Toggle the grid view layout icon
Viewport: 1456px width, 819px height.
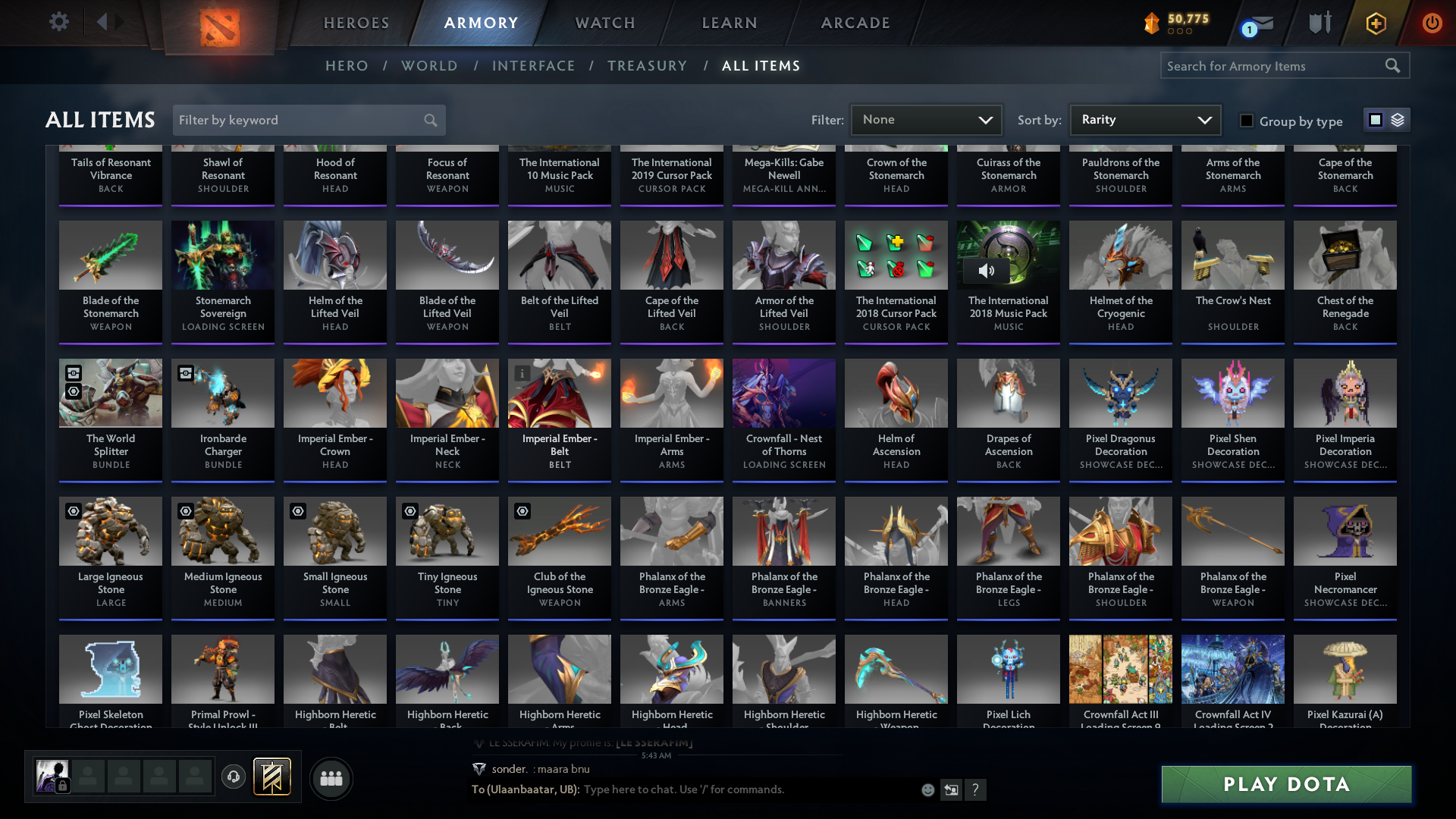click(1375, 120)
